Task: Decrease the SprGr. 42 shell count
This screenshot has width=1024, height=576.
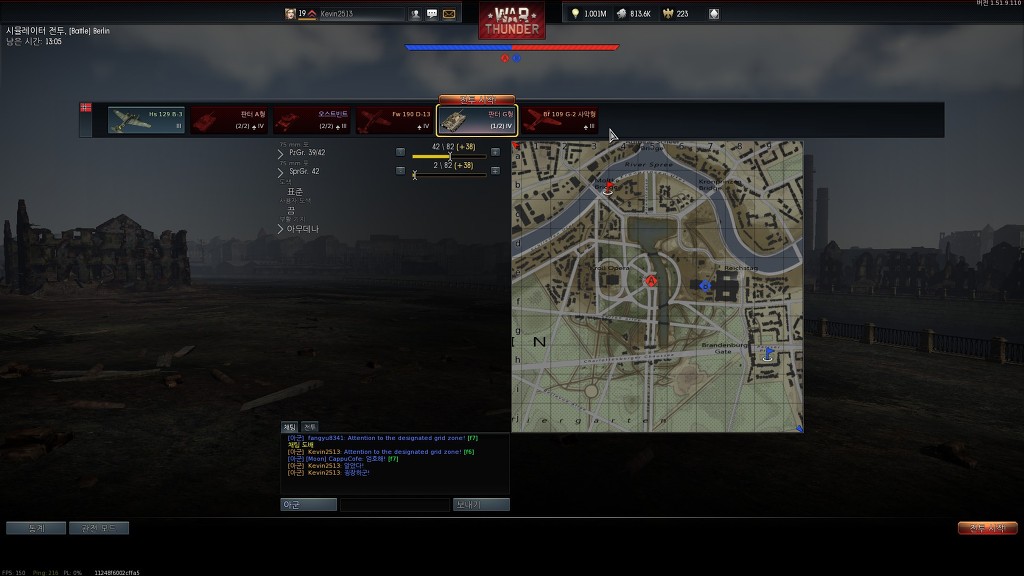Action: (400, 173)
